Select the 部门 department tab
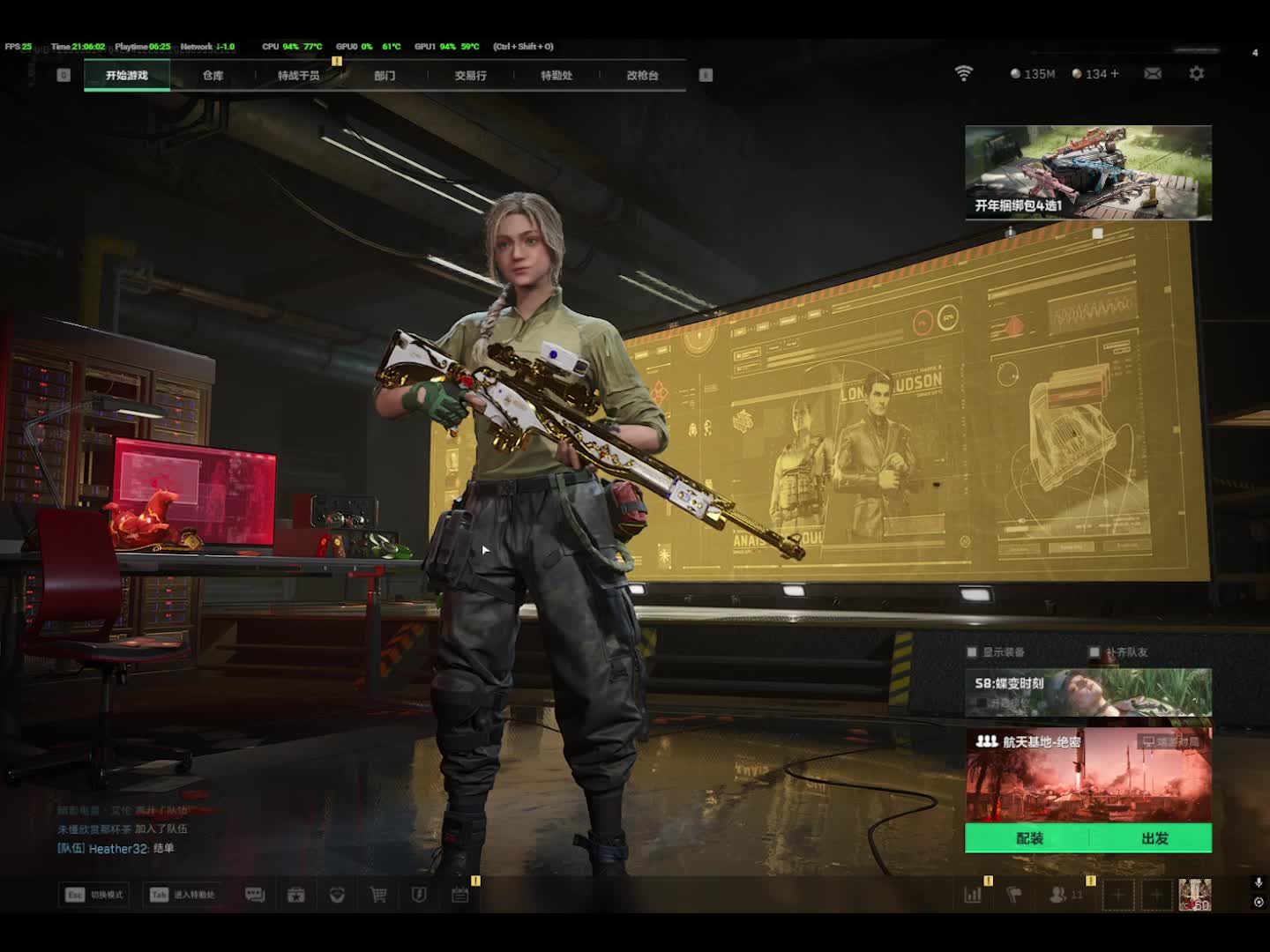Viewport: 1270px width, 952px height. click(x=385, y=76)
